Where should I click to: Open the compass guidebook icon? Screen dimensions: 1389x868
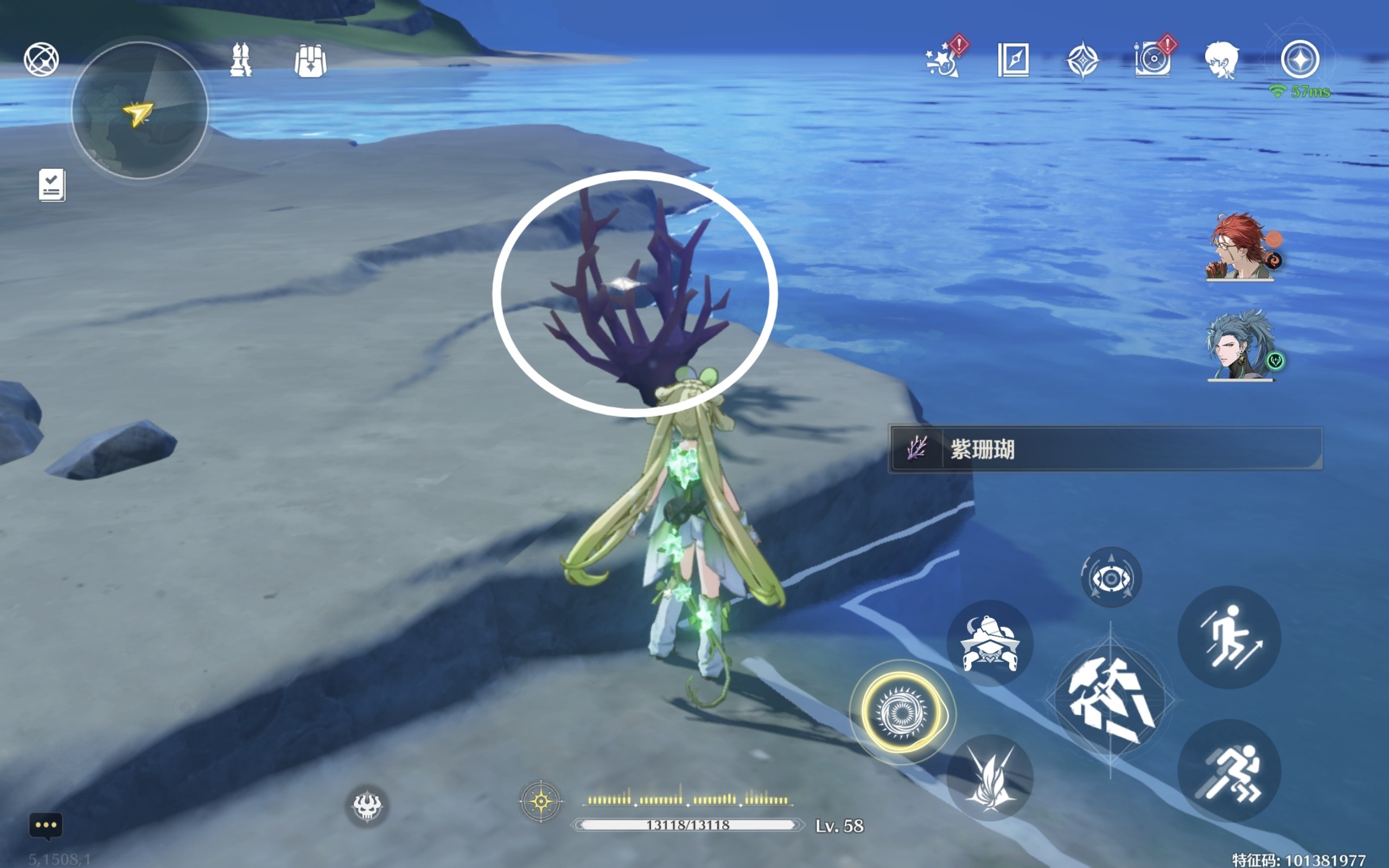click(x=1013, y=60)
